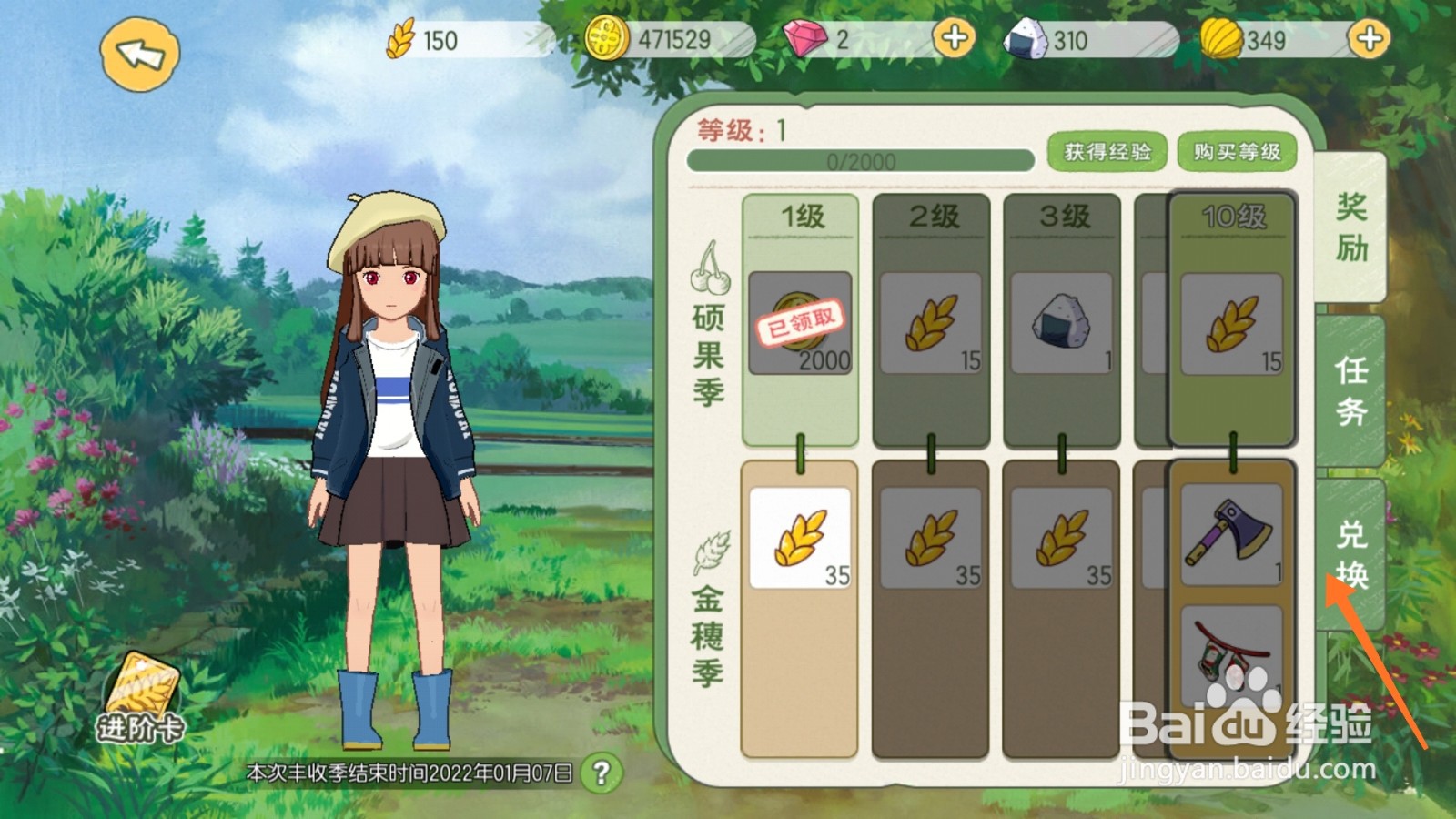Select the level 10 axe reward
Viewport: 1456px width, 819px height.
coord(1231,534)
